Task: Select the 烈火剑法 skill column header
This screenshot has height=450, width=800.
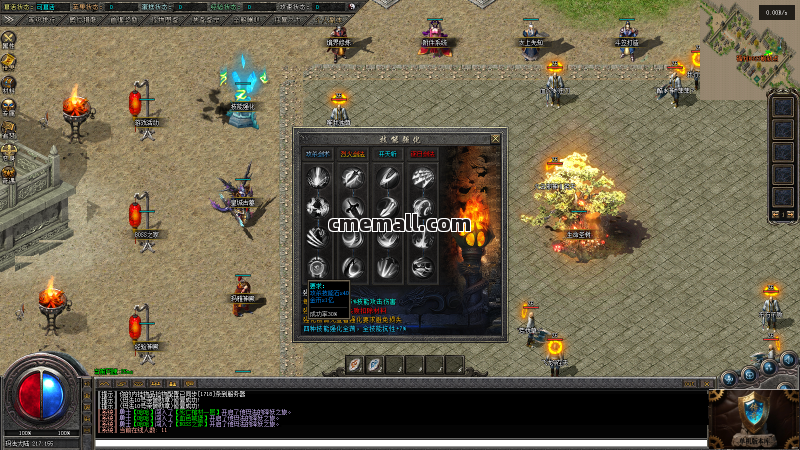Action: click(x=353, y=155)
